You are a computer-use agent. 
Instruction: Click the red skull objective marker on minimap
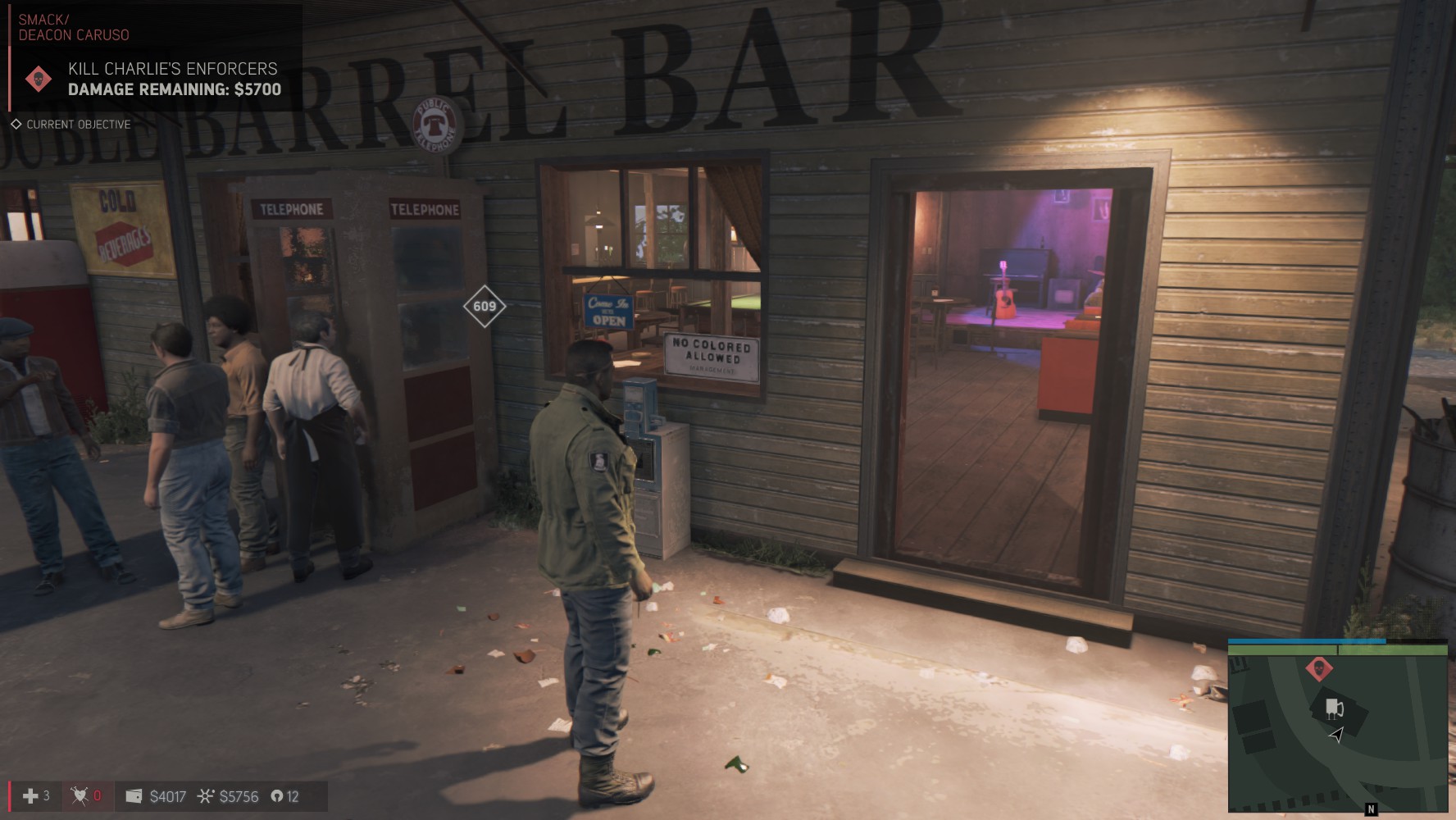(1320, 668)
